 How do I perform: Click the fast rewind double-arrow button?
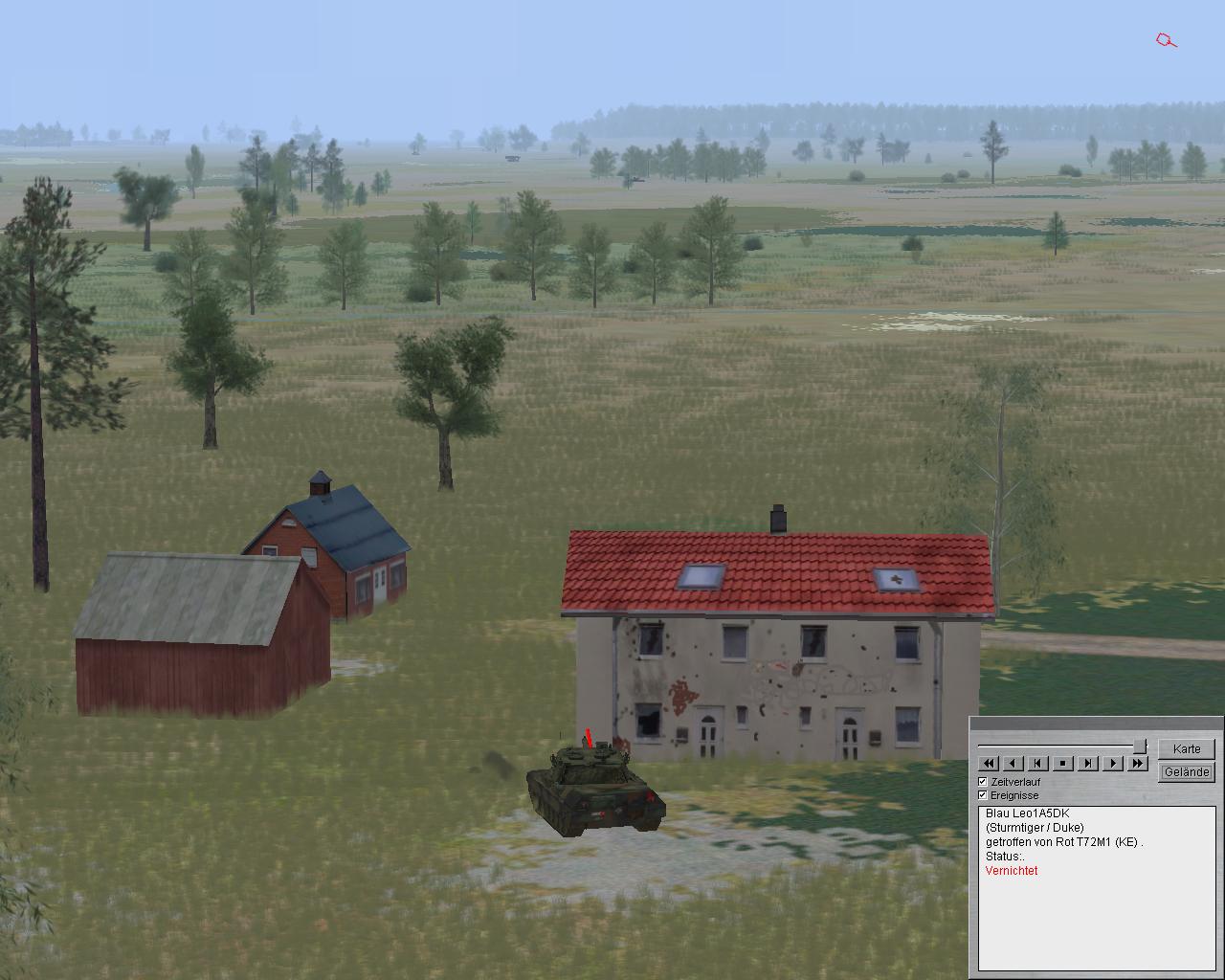pyautogui.click(x=988, y=763)
